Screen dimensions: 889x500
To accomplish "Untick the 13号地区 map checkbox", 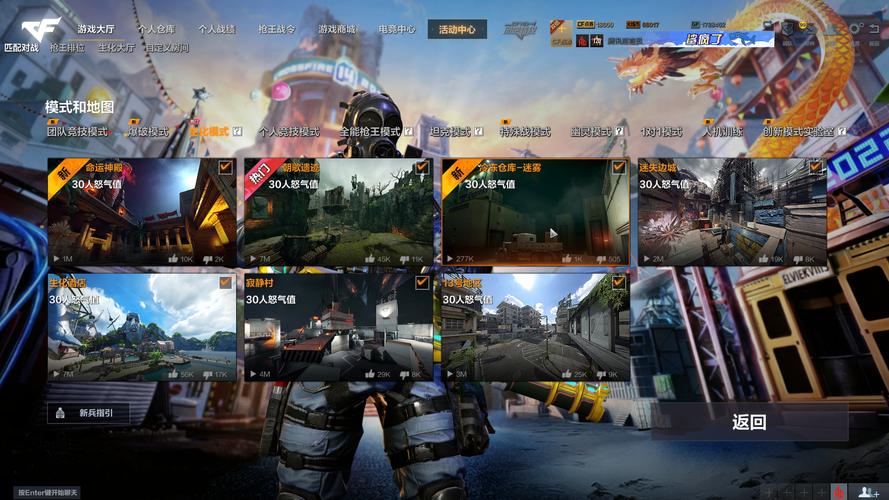I will (618, 283).
